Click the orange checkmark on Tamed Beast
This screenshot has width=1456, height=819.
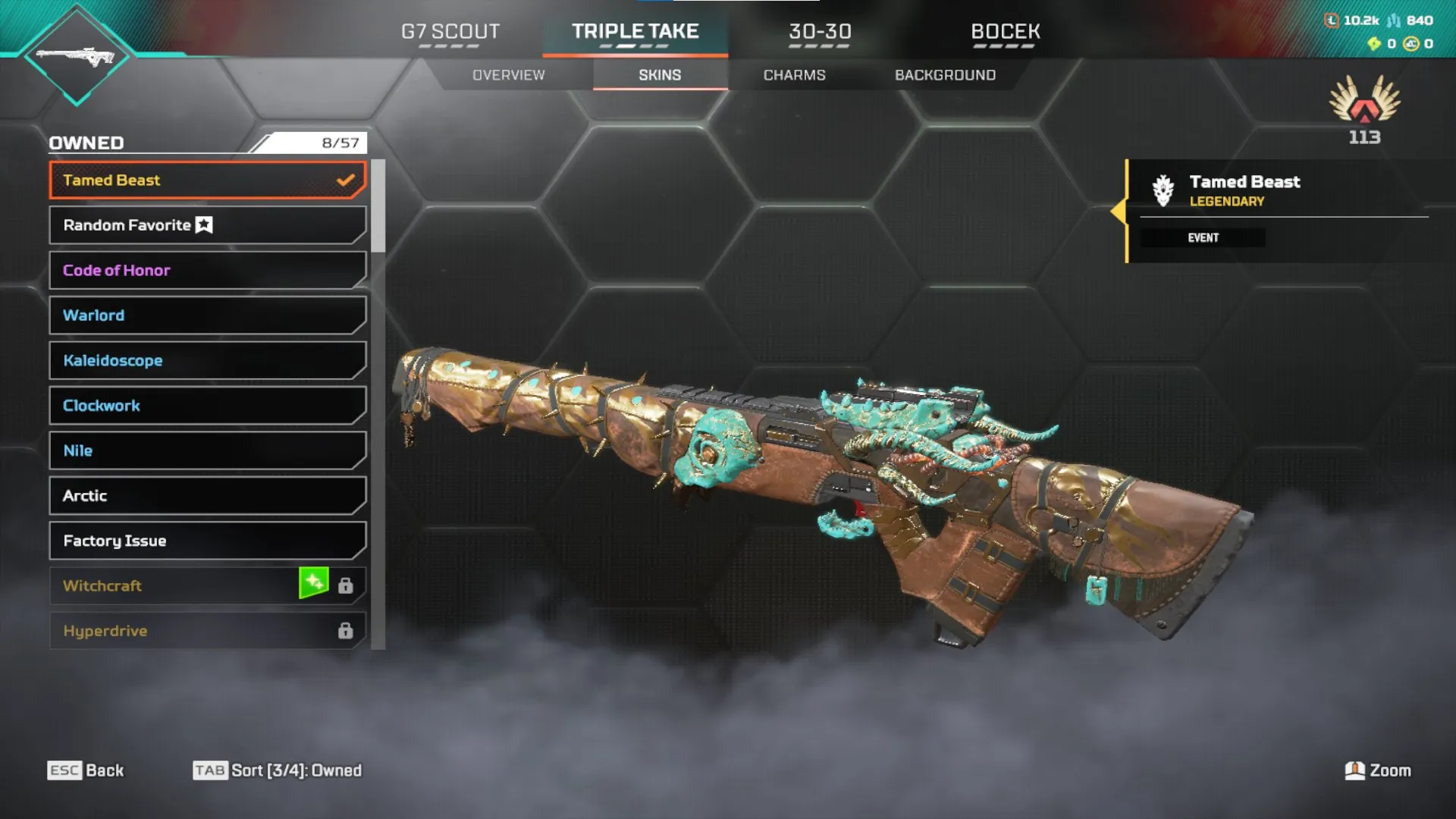346,179
